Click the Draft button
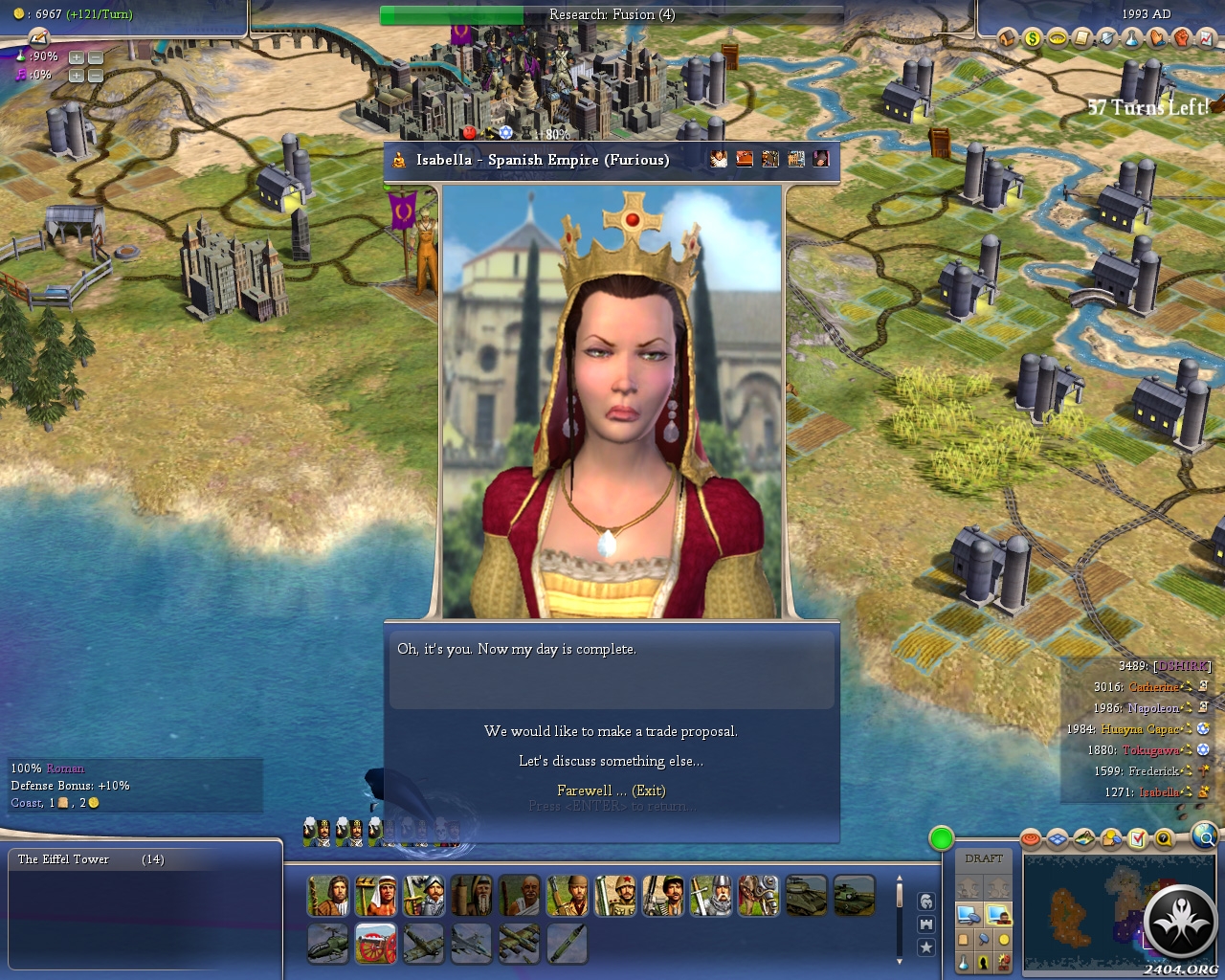This screenshot has width=1225, height=980. 984,858
